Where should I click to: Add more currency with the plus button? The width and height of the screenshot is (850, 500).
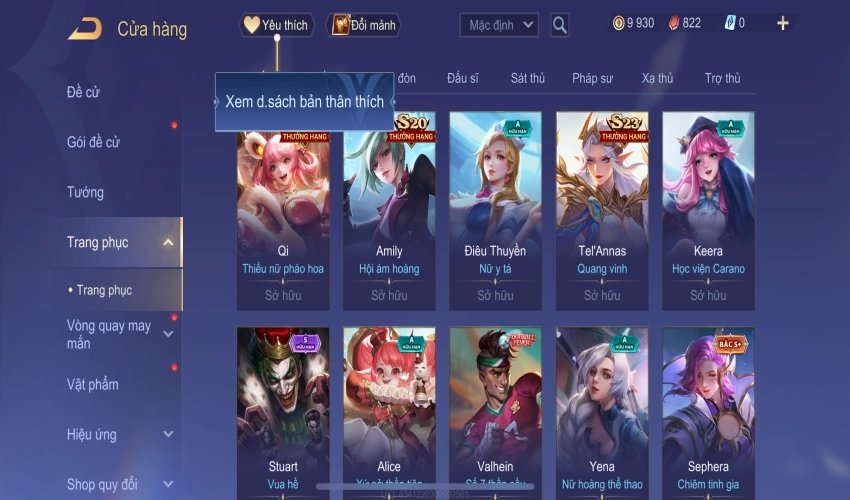pyautogui.click(x=782, y=23)
